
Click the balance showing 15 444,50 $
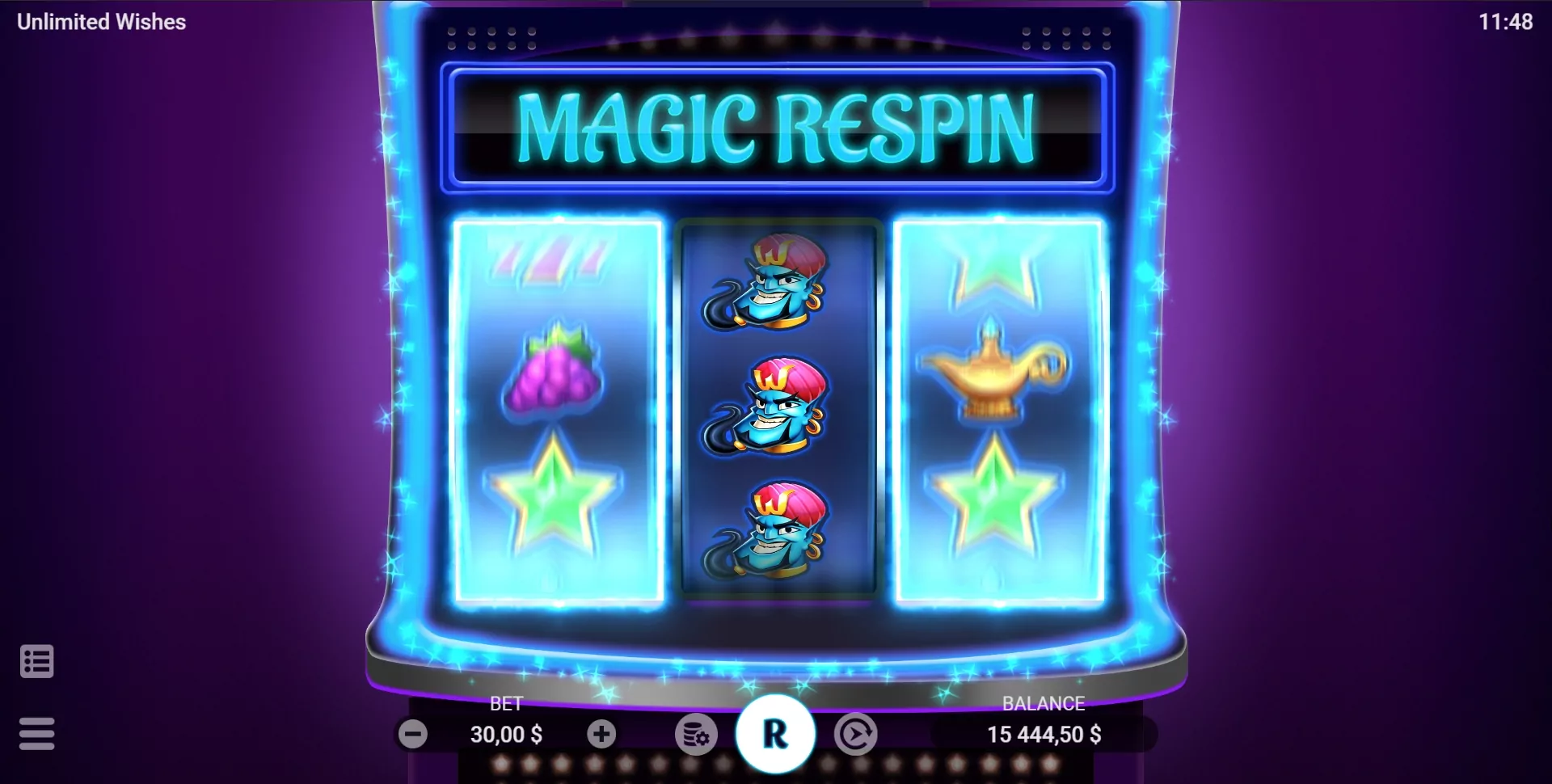click(1044, 735)
